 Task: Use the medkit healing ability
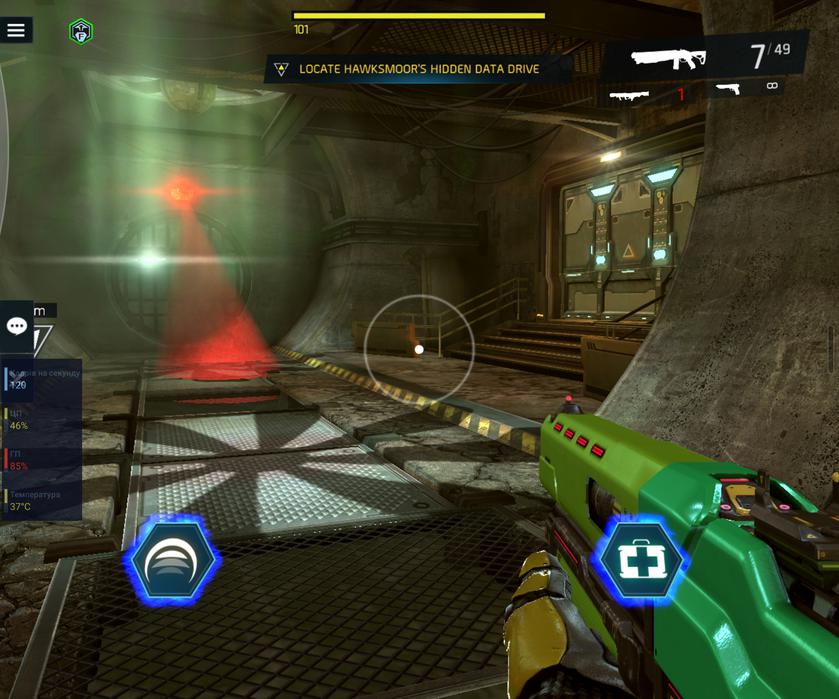[x=640, y=561]
